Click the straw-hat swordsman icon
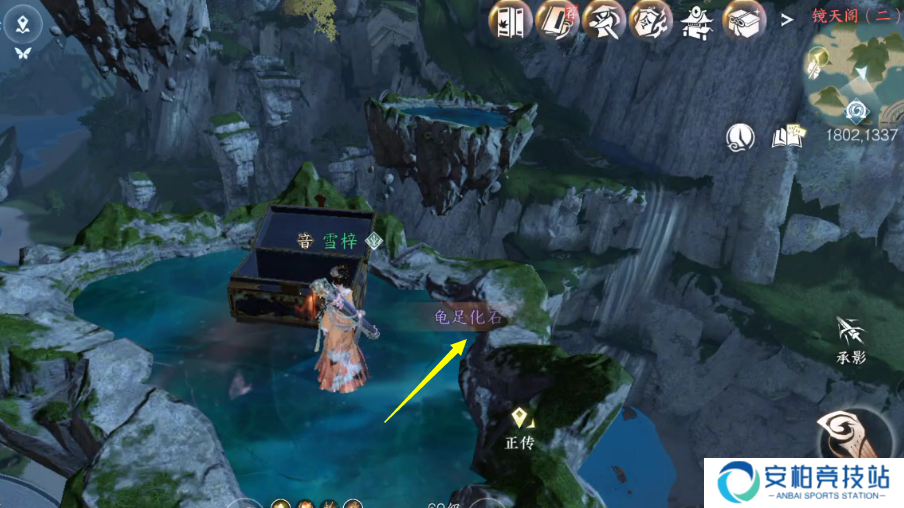 603,21
